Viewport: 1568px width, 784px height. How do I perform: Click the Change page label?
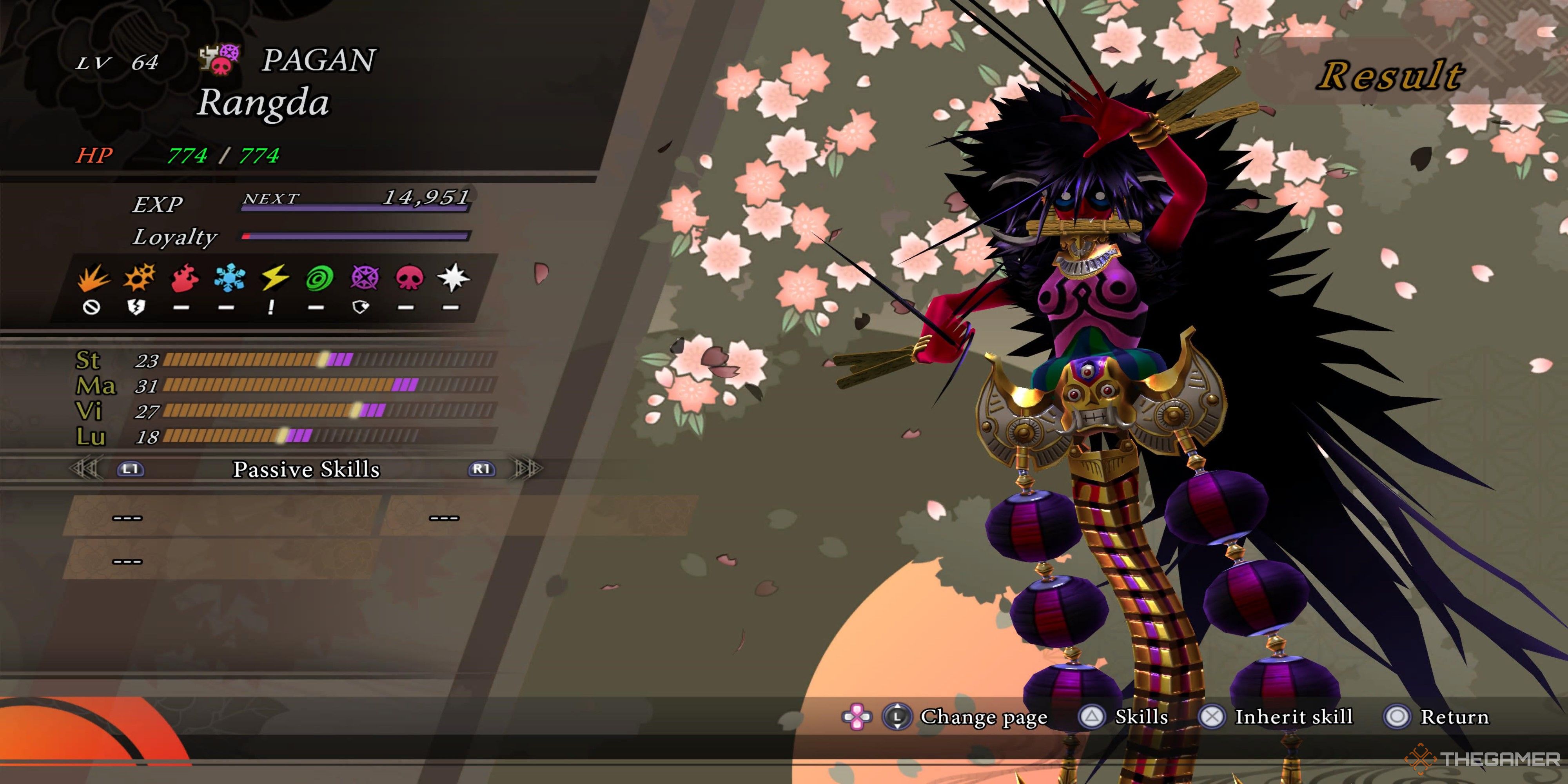tap(983, 717)
